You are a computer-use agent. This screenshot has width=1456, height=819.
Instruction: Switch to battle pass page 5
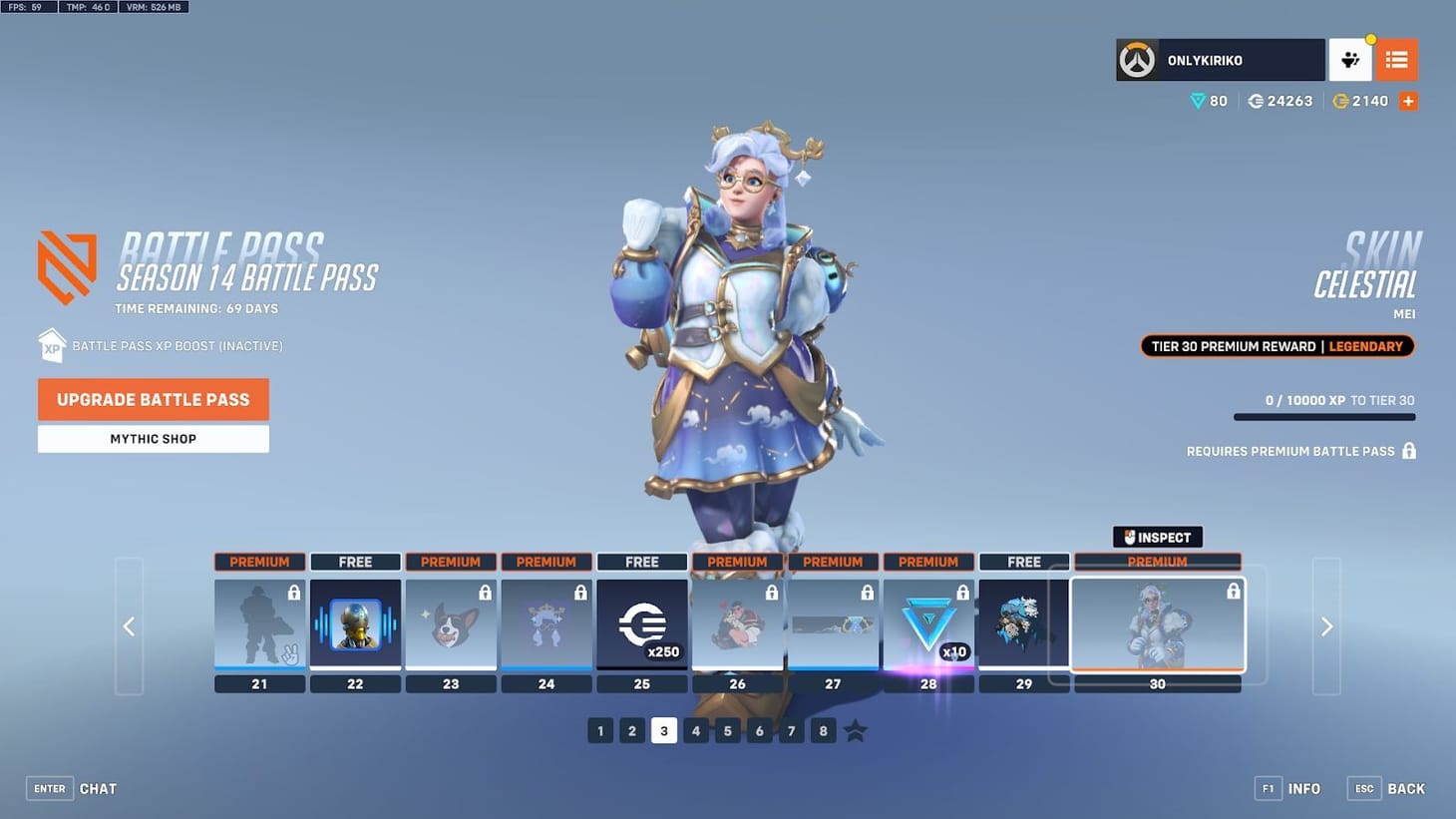click(x=727, y=730)
